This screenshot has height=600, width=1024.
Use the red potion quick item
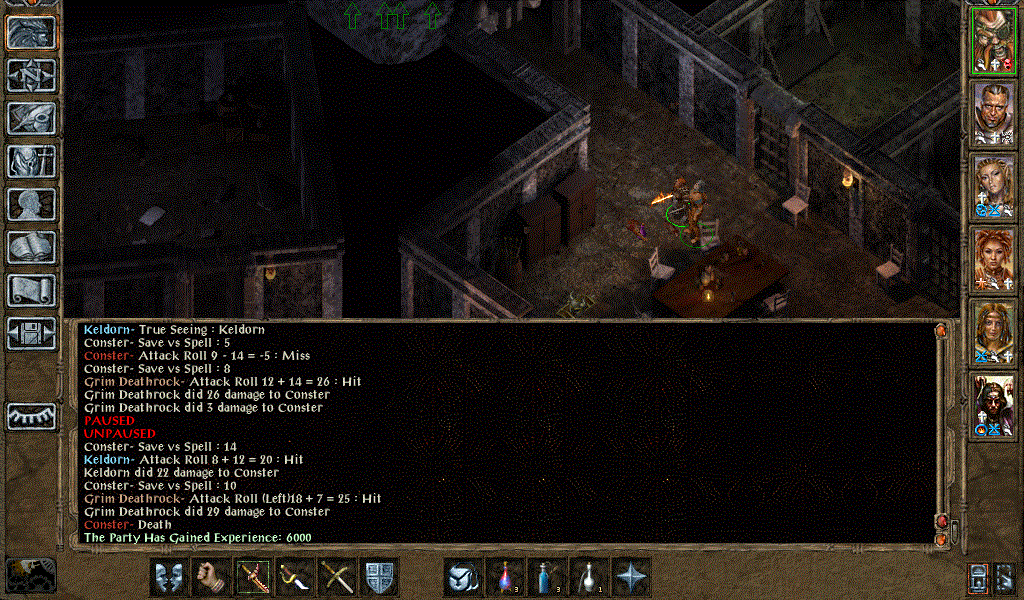506,578
